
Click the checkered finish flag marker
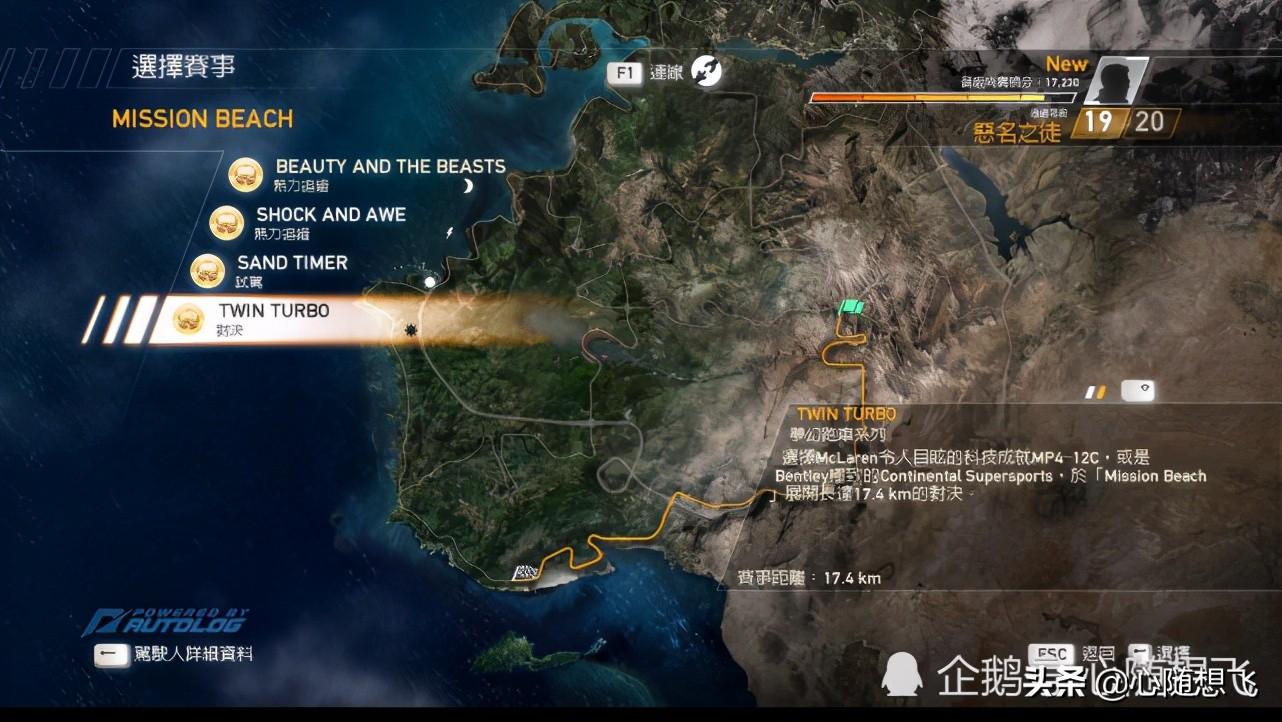525,573
